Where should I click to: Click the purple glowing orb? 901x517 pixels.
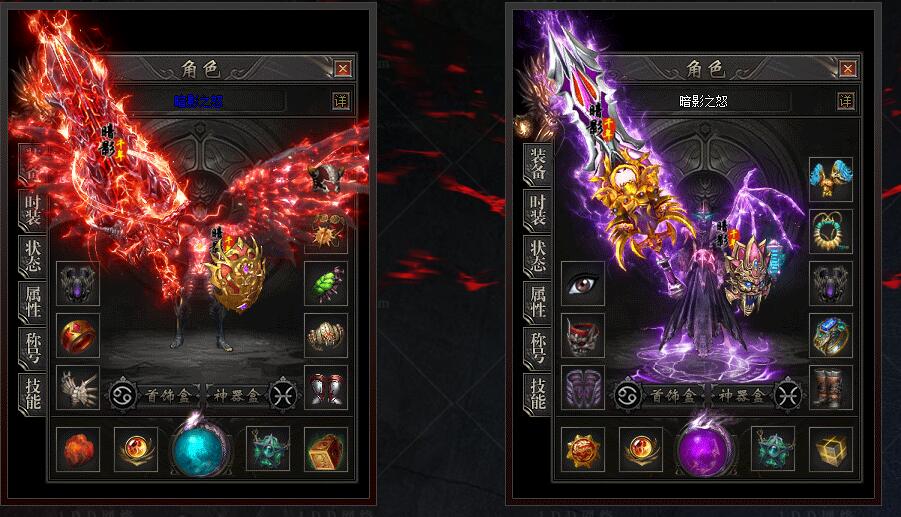point(707,450)
